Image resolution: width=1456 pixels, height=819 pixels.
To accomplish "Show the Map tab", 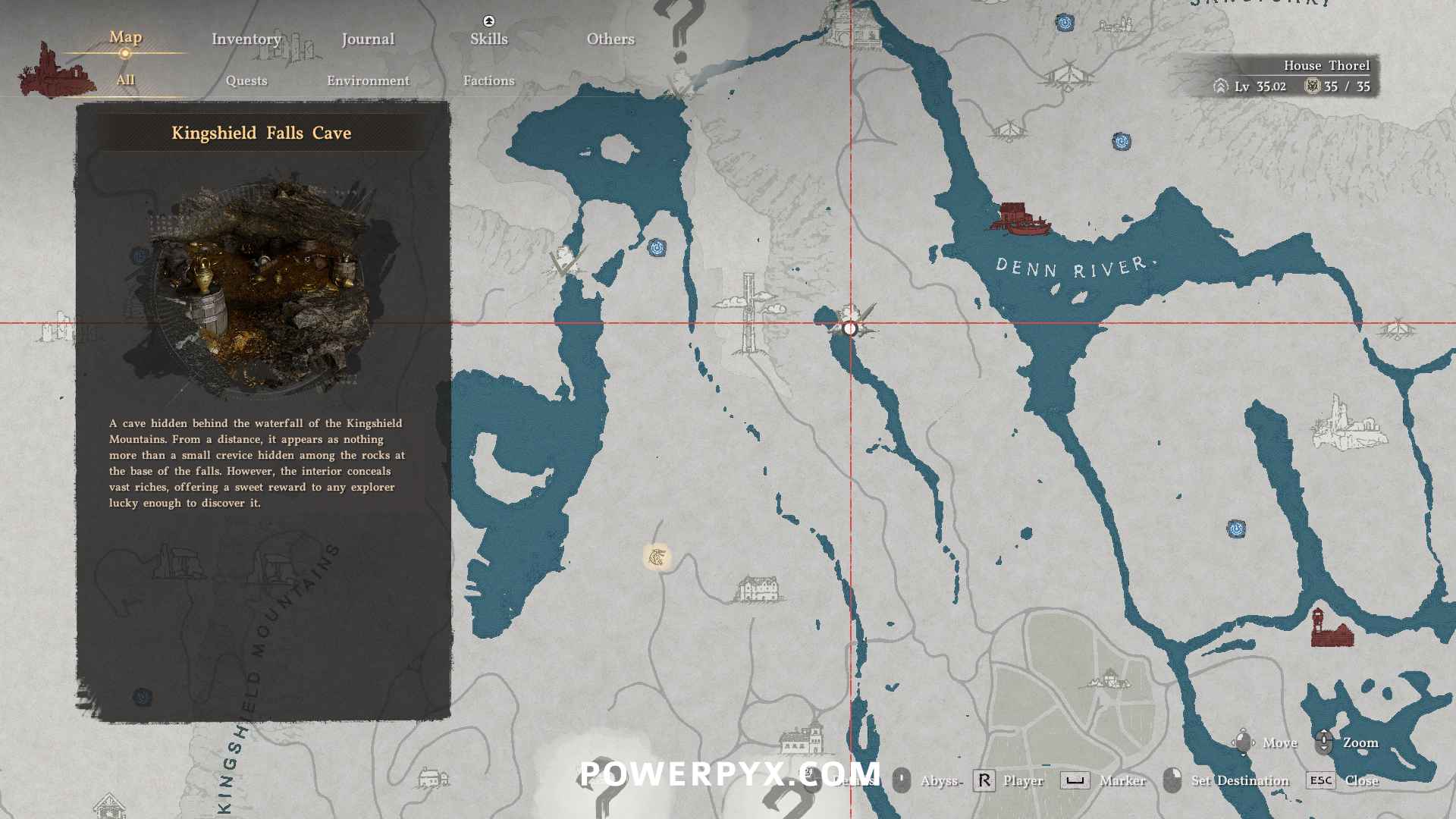I will point(125,37).
